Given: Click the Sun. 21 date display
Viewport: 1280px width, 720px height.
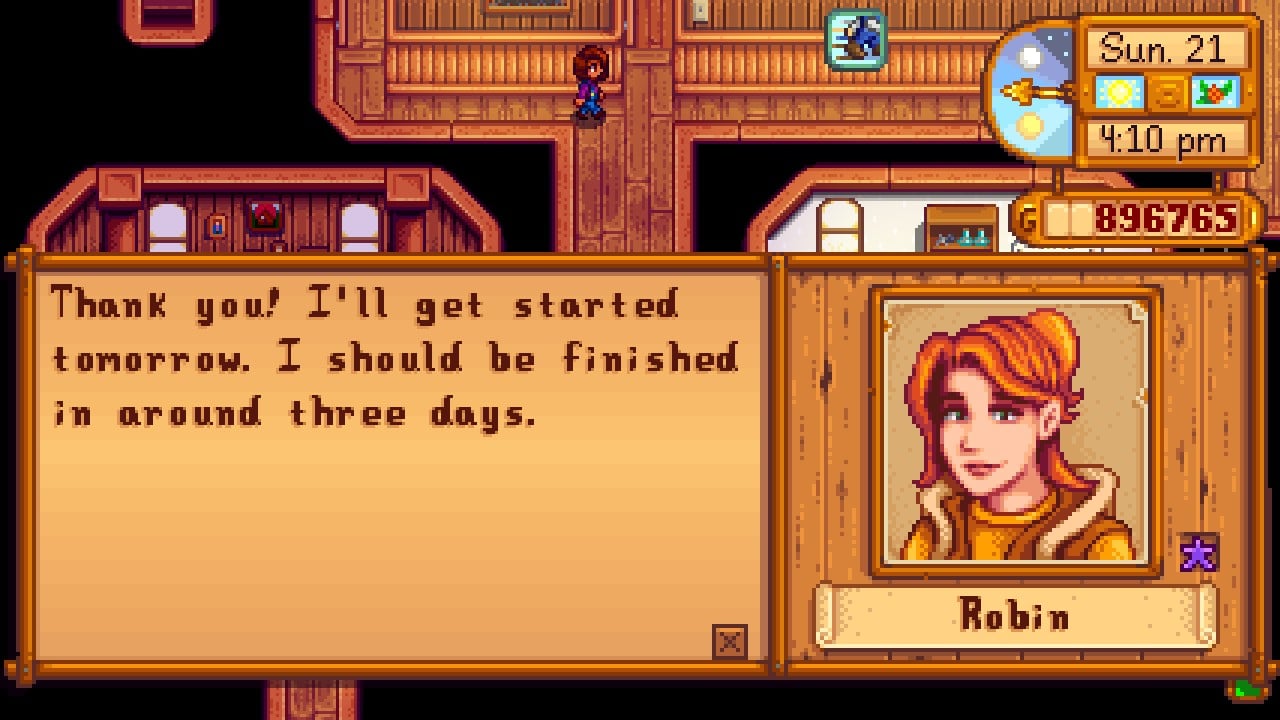Looking at the screenshot, I should (1170, 48).
